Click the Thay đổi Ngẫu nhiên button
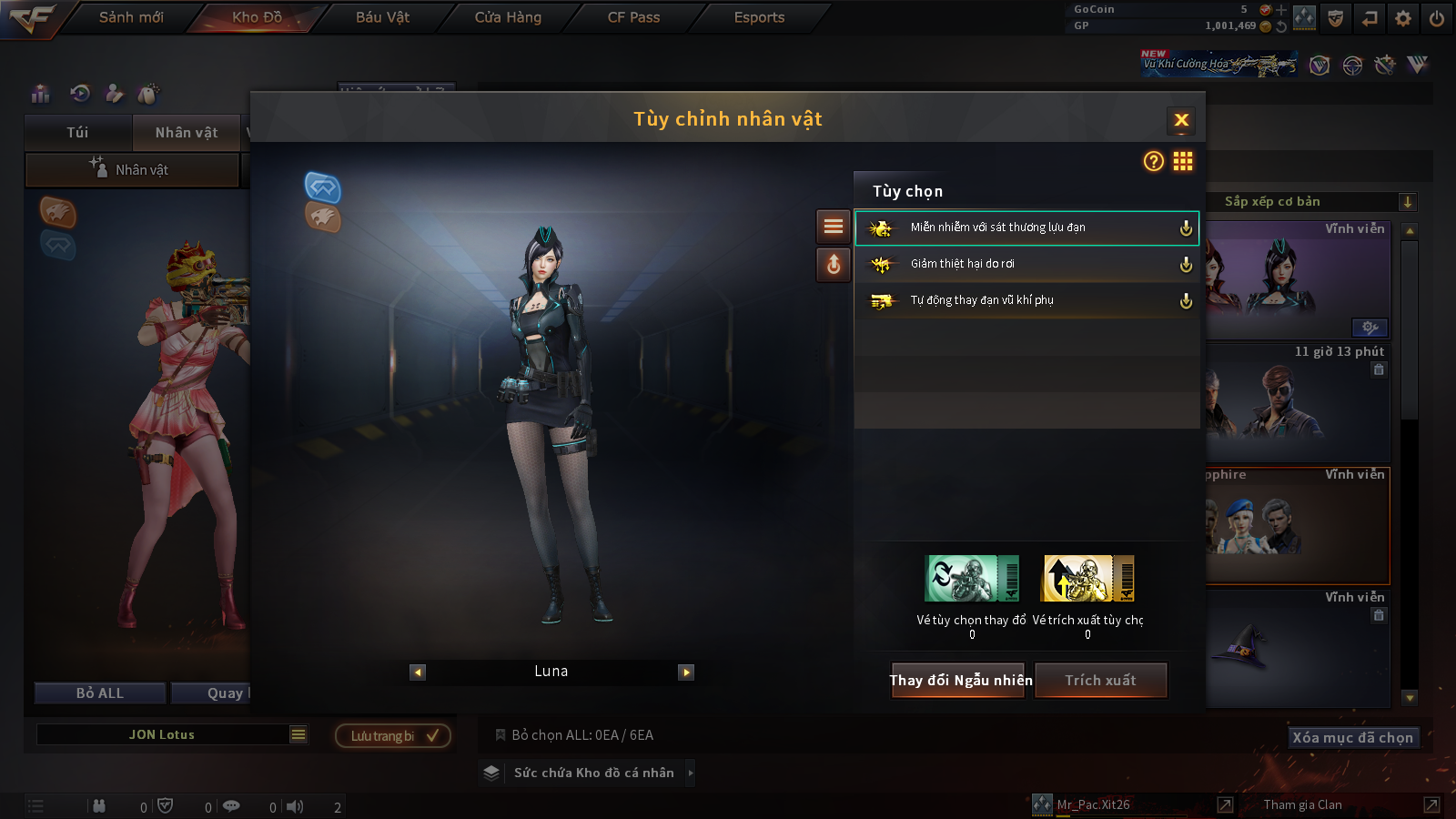The image size is (1456, 819). [960, 681]
